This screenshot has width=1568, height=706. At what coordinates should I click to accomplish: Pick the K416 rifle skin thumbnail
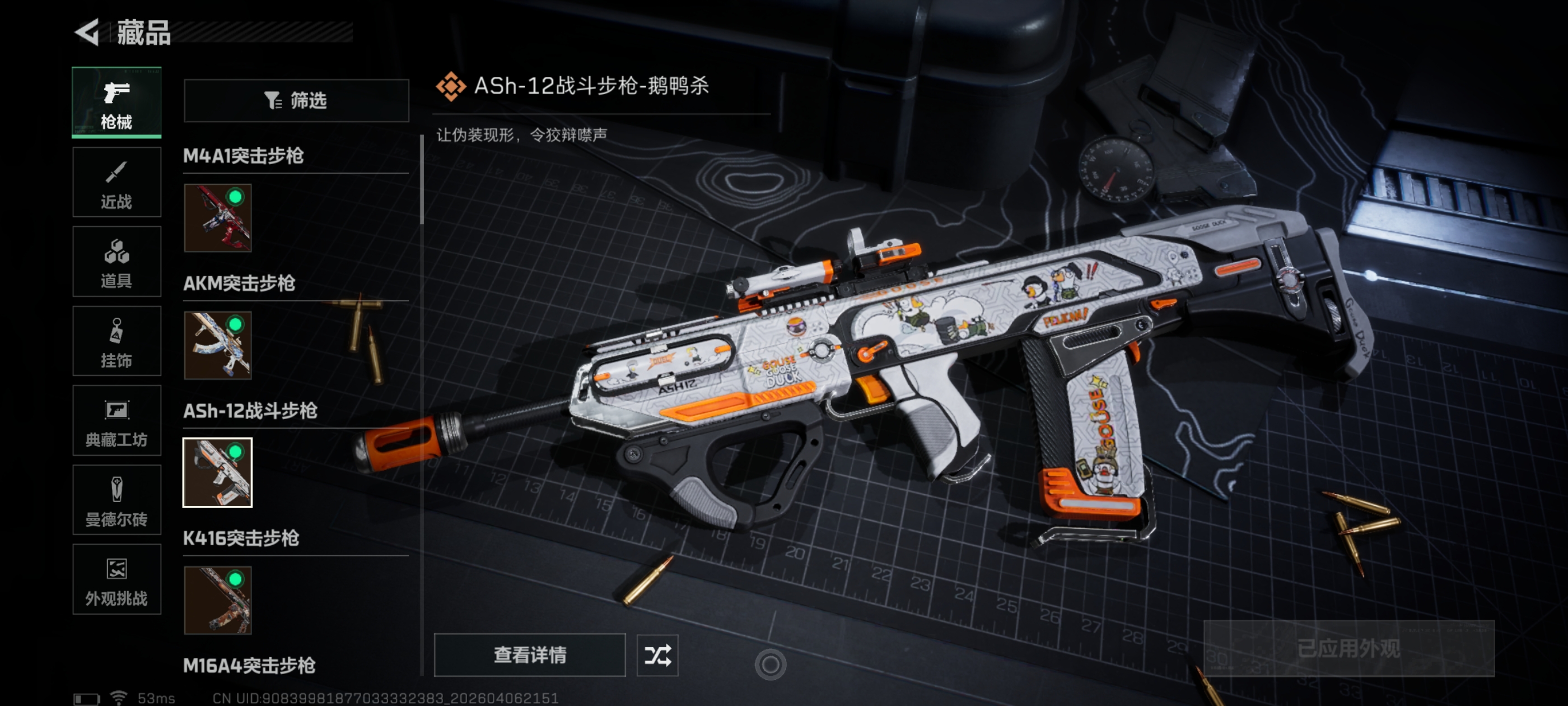pos(218,600)
